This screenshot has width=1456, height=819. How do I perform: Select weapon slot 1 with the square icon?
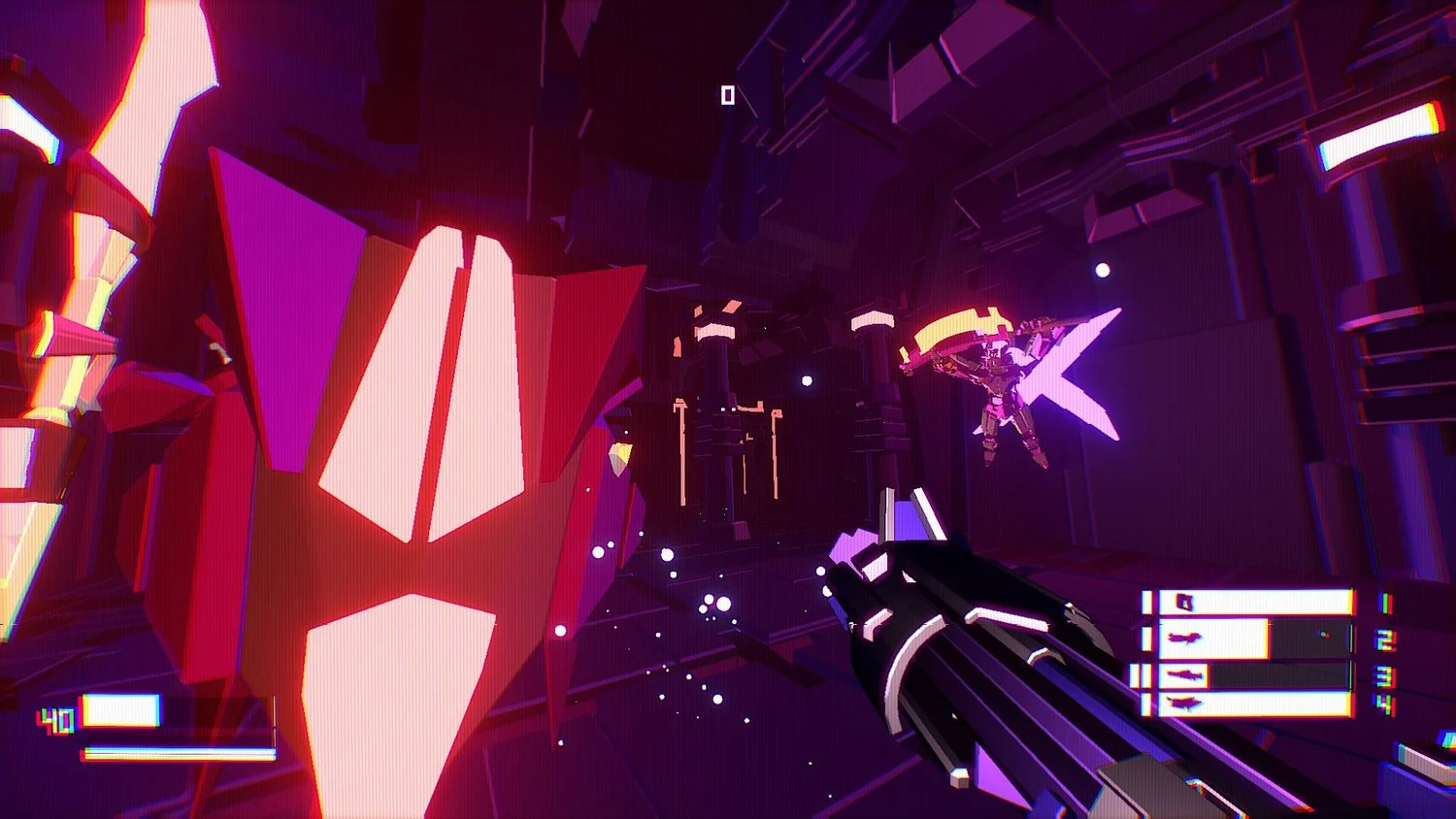coord(1247,603)
